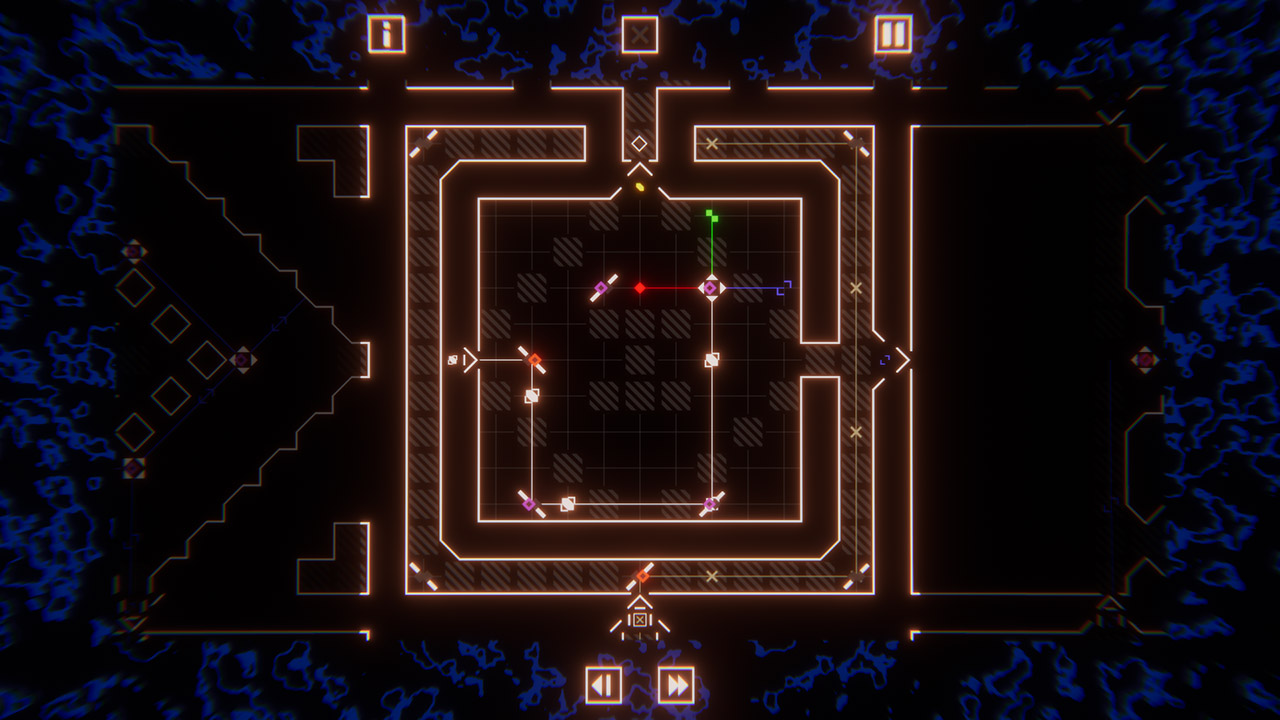The width and height of the screenshot is (1280, 720).
Task: Click the X button at top center
Action: pos(640,32)
